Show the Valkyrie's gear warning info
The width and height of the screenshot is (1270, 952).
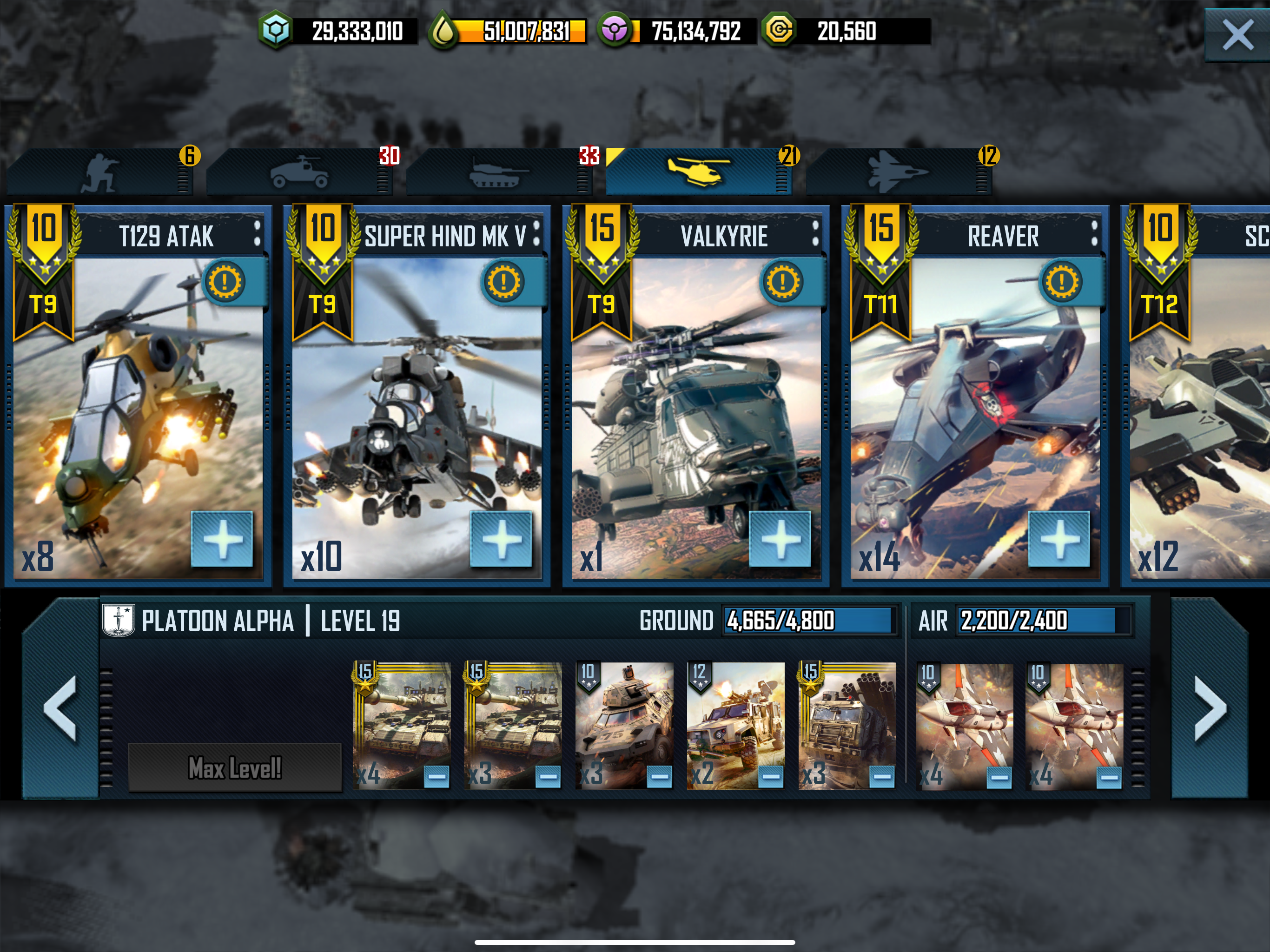tap(782, 282)
